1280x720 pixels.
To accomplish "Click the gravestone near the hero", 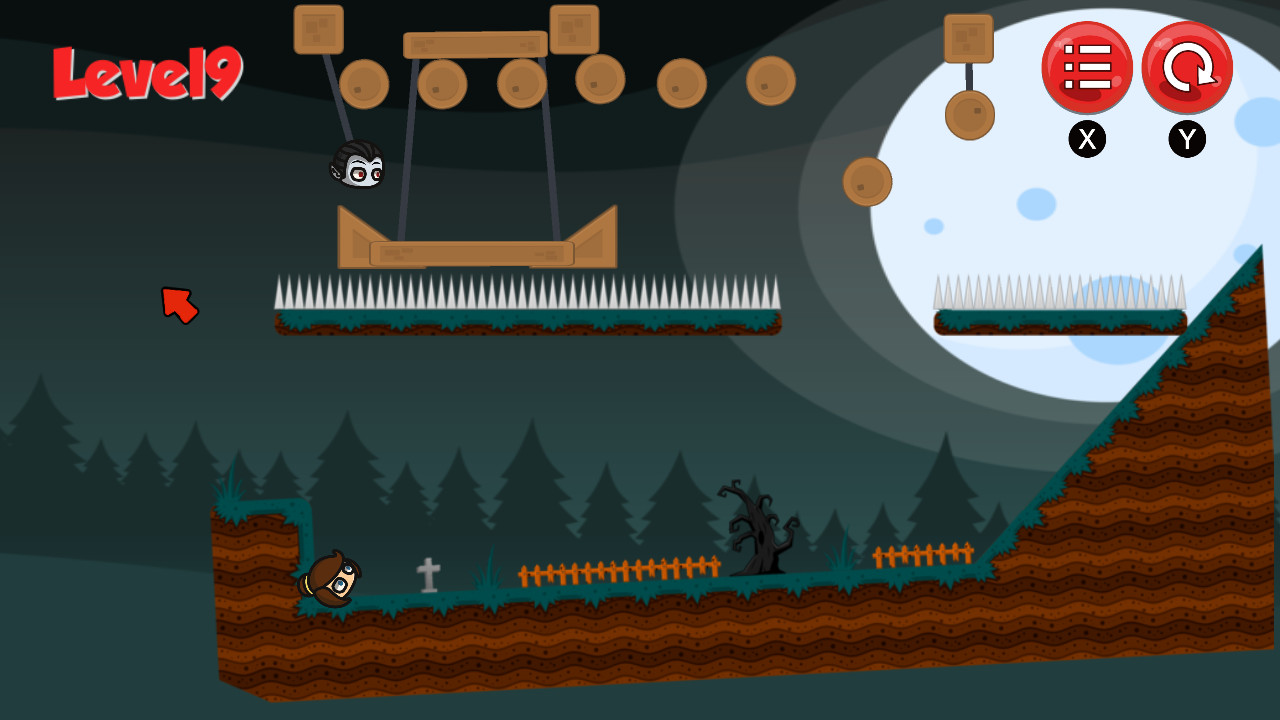I will [428, 577].
